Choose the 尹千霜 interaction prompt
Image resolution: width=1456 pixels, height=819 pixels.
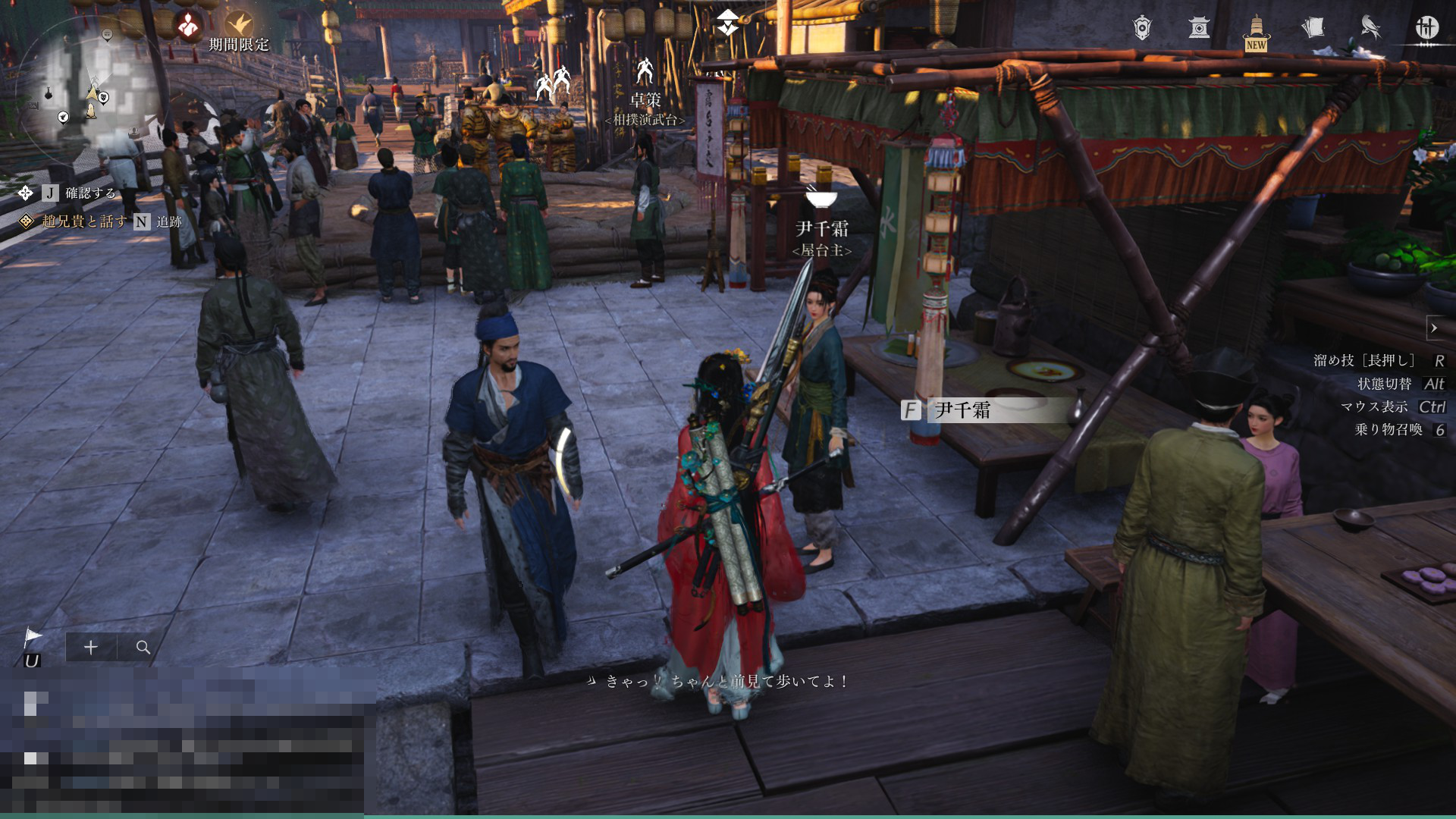click(986, 410)
